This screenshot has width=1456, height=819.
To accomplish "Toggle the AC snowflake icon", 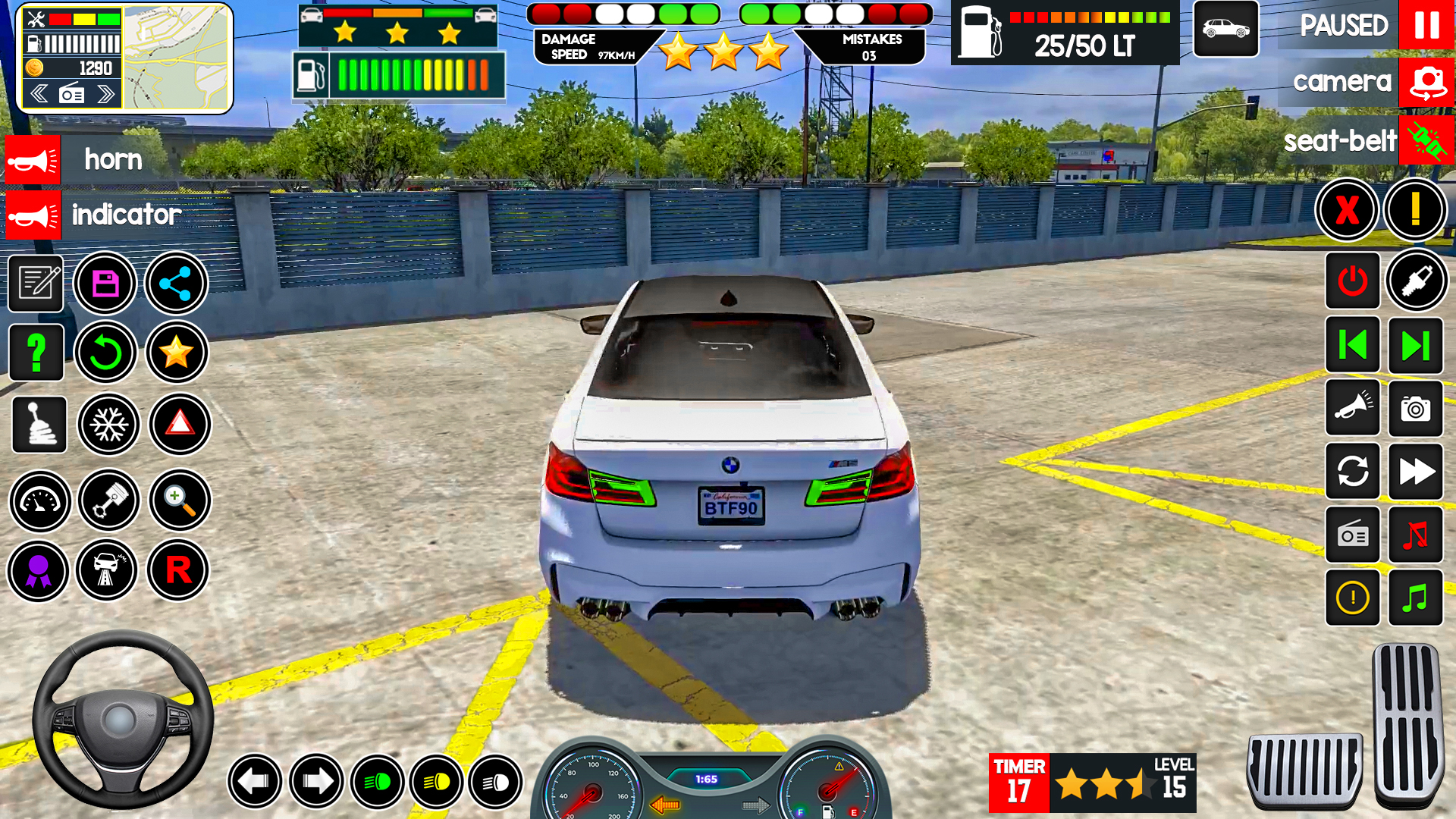I will pos(108,425).
